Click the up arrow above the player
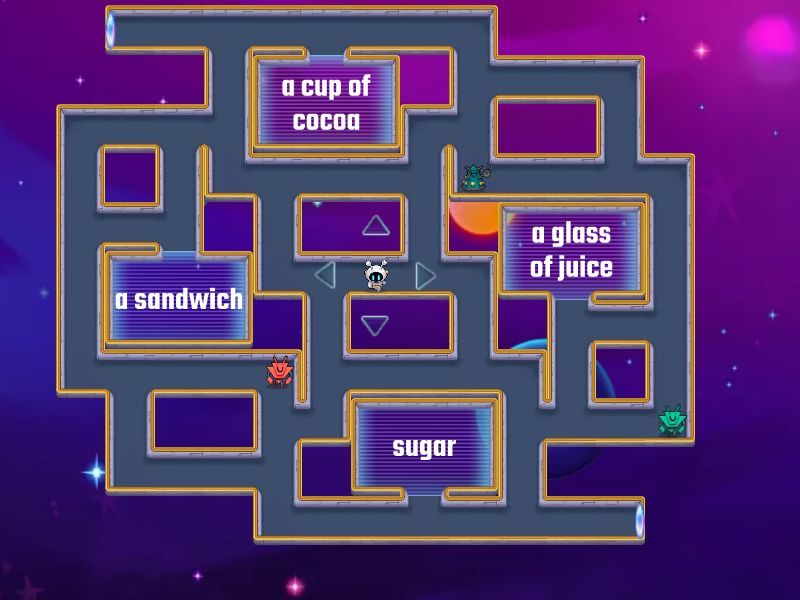Screen dimensions: 800x600 coord(376,226)
